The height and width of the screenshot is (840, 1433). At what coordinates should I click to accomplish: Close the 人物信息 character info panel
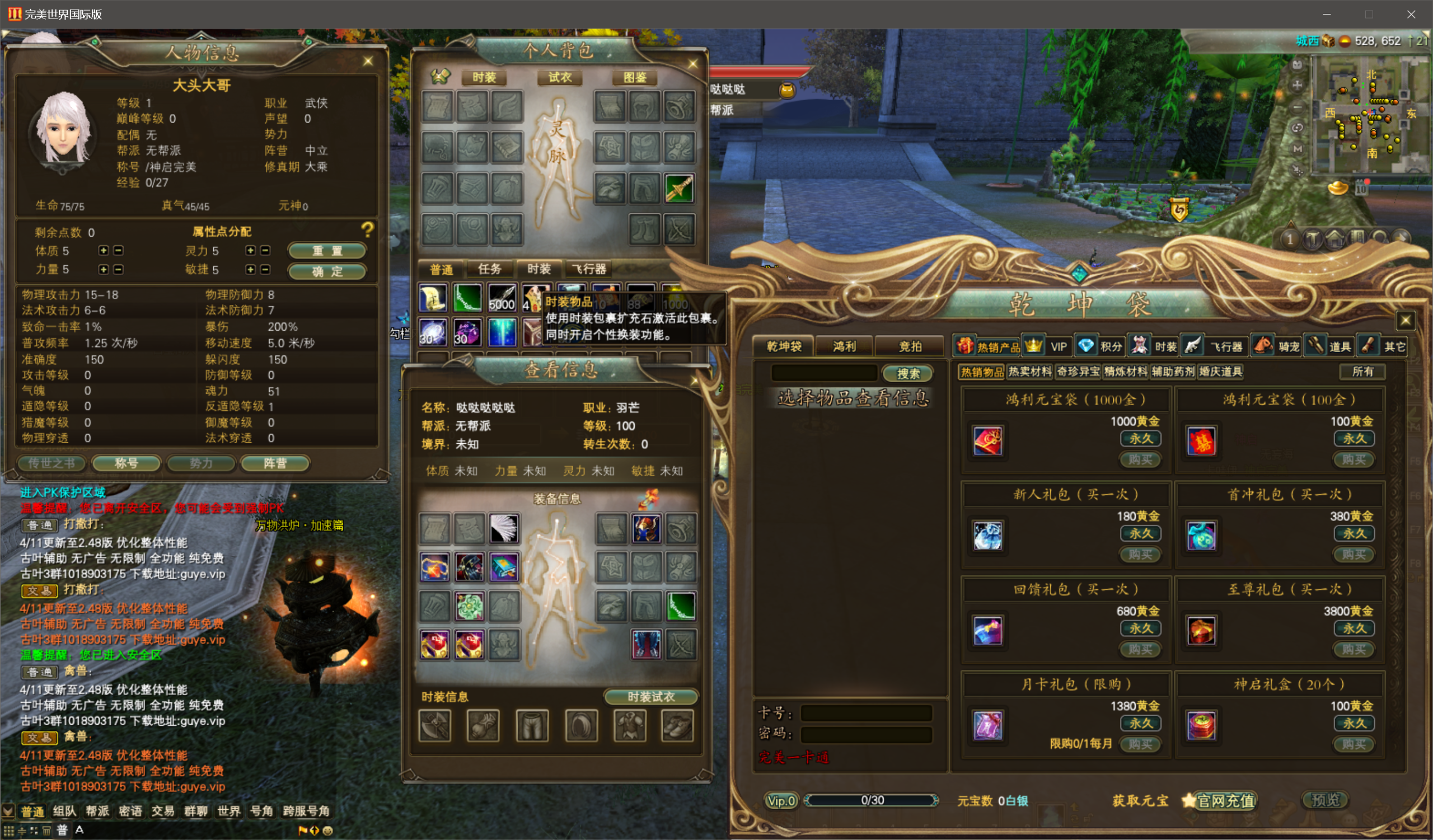pyautogui.click(x=368, y=61)
